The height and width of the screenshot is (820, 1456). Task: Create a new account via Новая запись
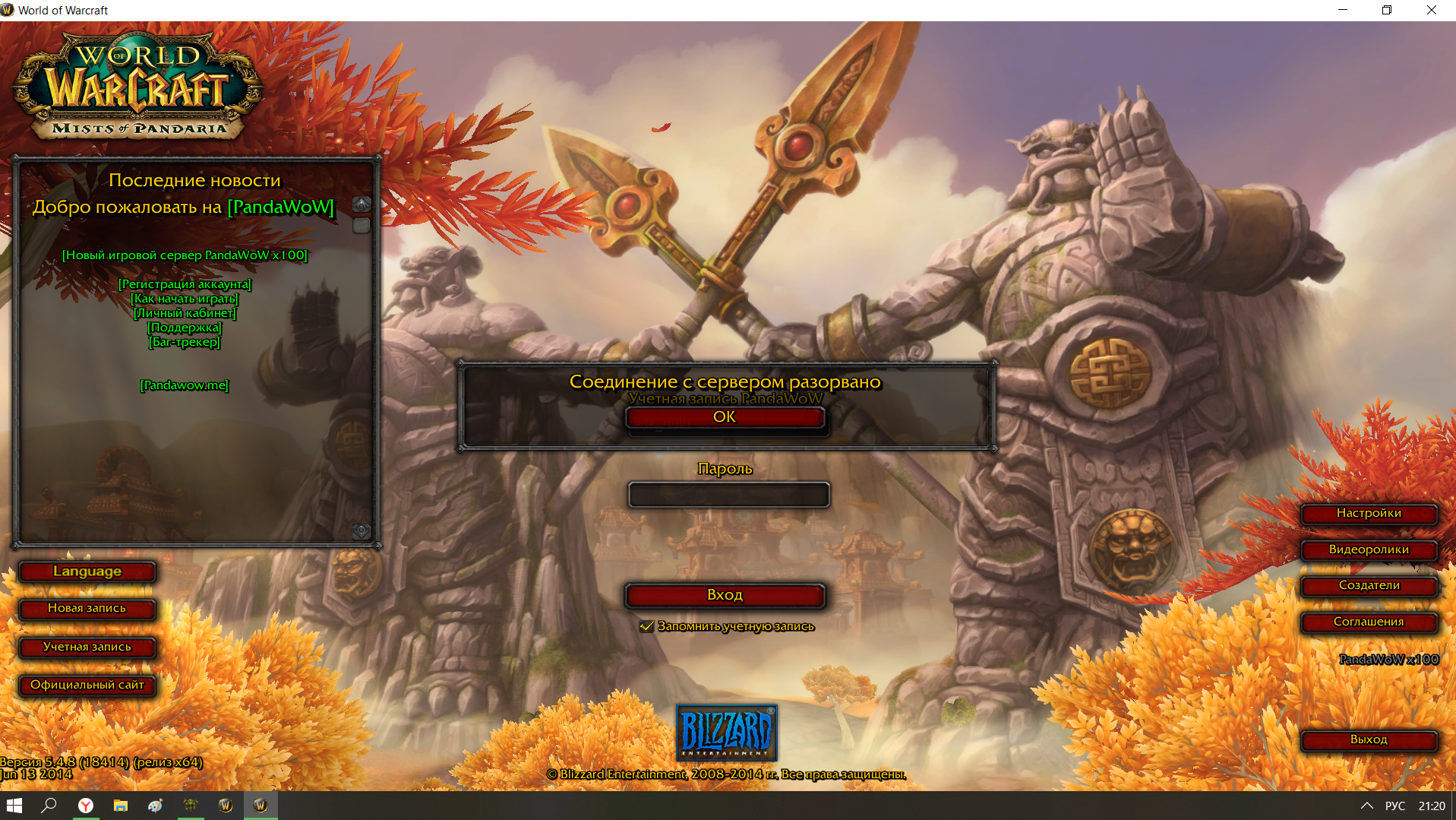[87, 609]
